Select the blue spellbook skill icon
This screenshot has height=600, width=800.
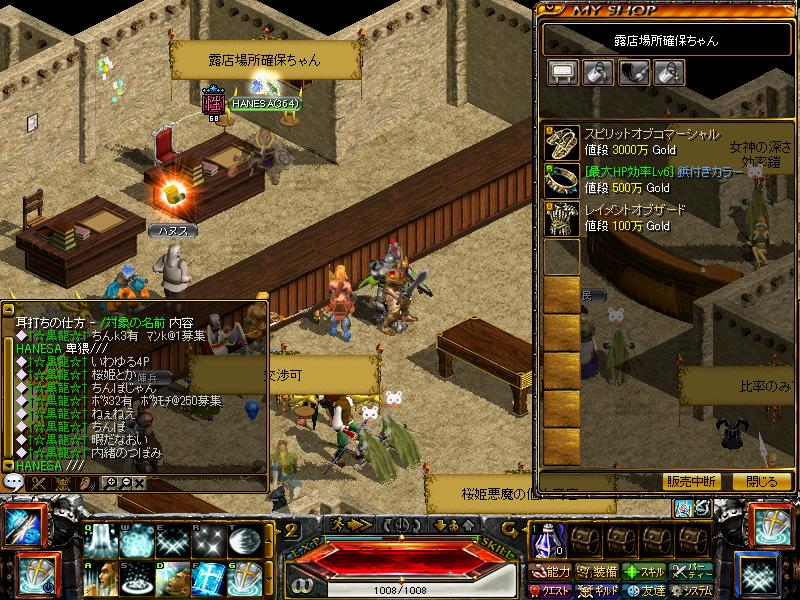pos(212,578)
